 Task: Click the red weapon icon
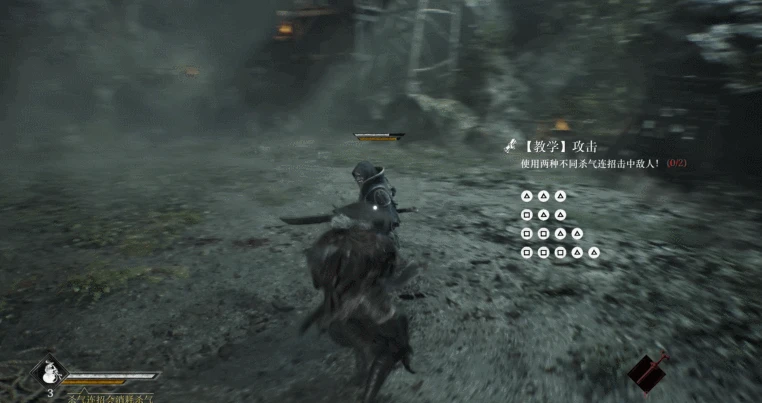click(648, 372)
